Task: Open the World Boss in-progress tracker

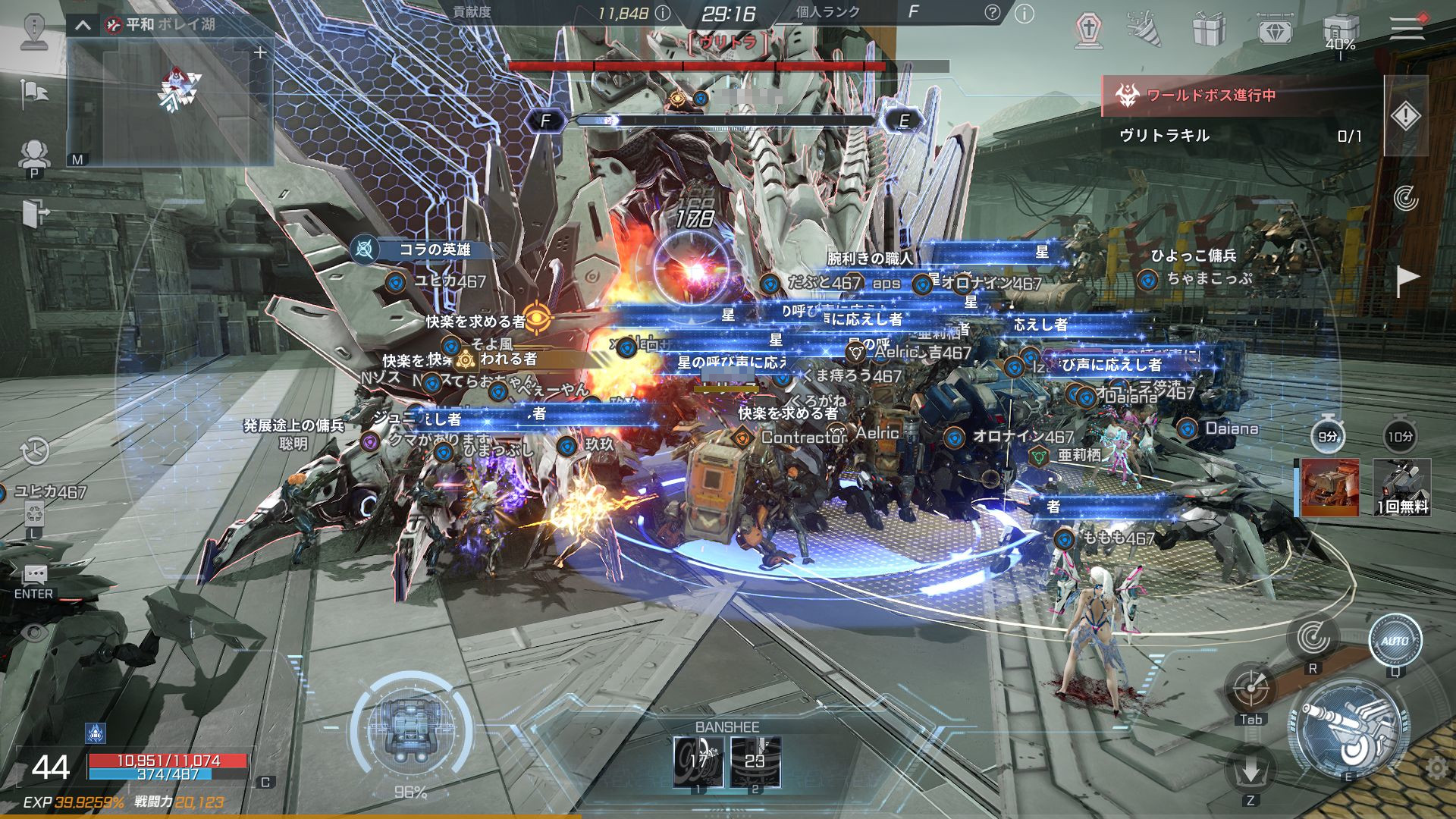Action: point(1210,96)
